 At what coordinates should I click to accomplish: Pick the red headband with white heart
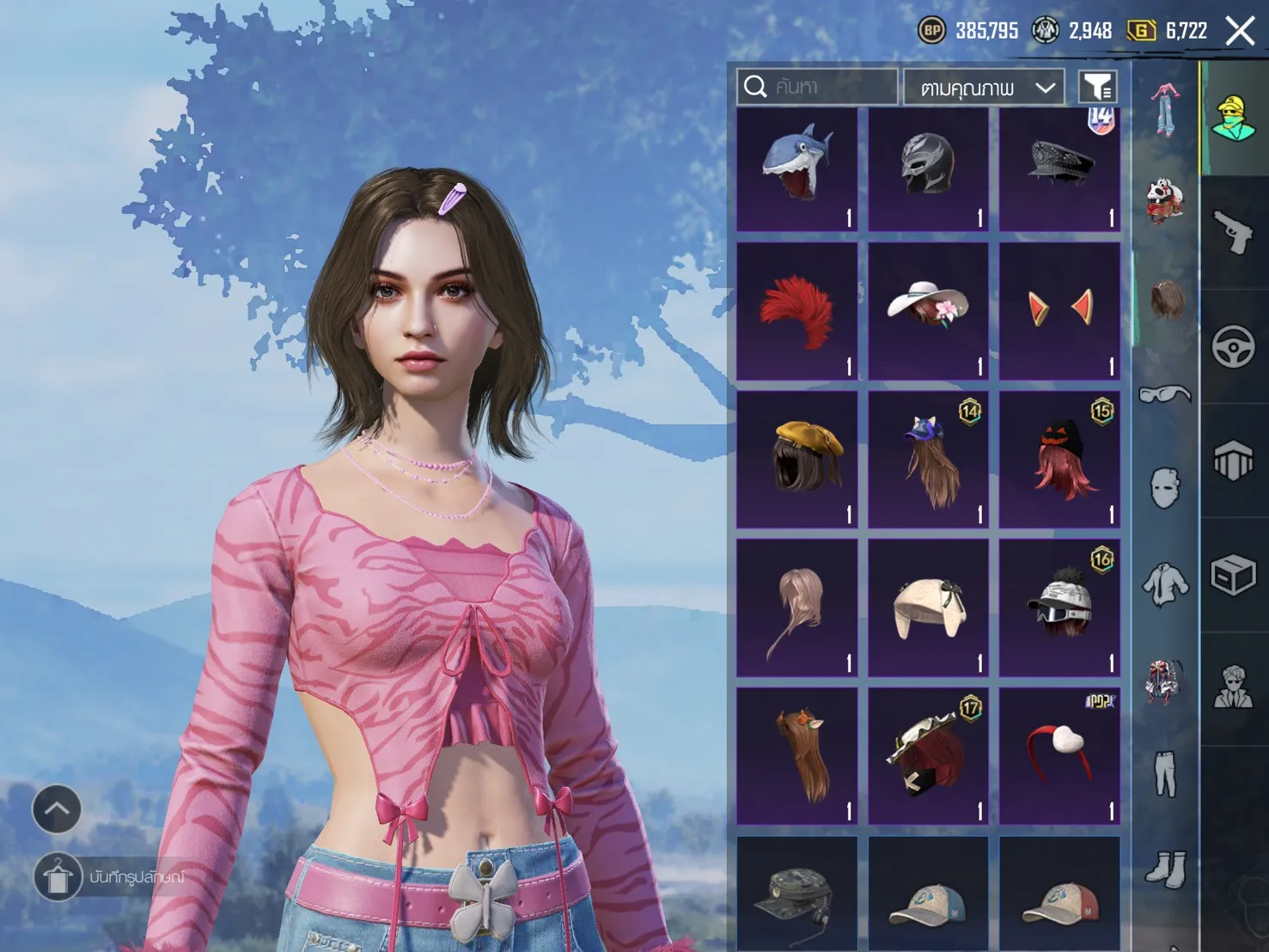coord(1059,756)
